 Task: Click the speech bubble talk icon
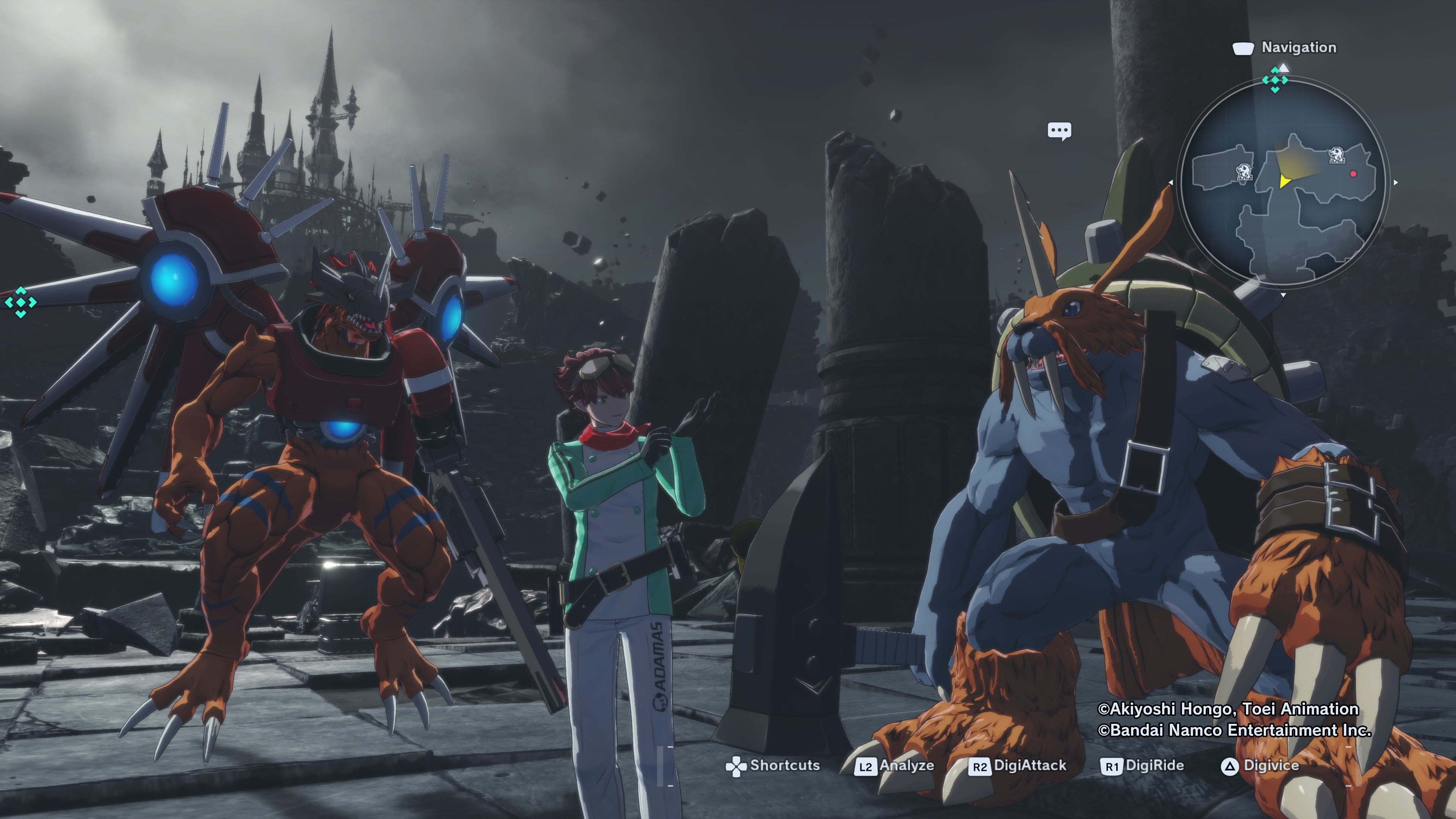point(1059,131)
